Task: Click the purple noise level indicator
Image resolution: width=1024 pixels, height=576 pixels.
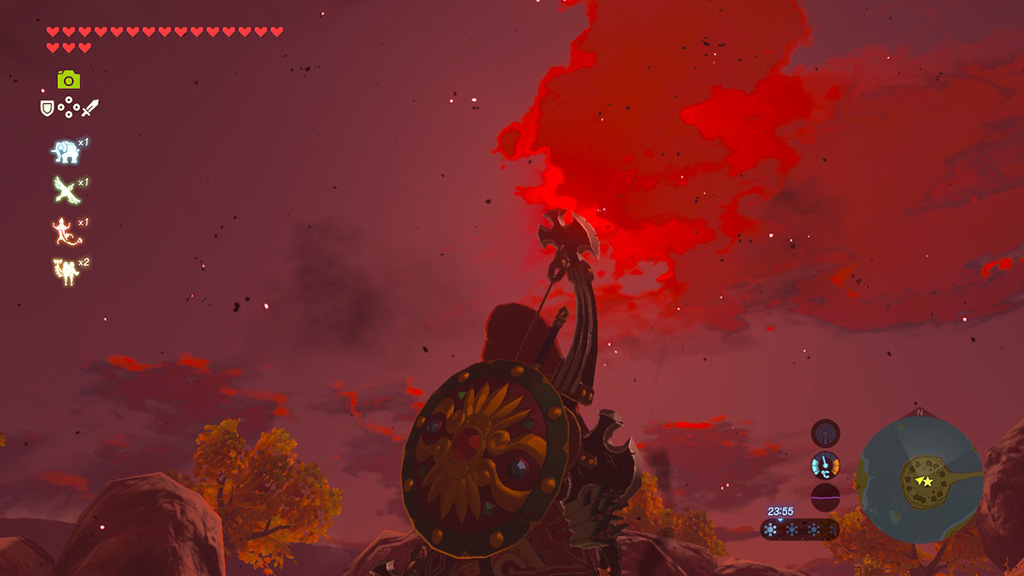Action: 825,498
